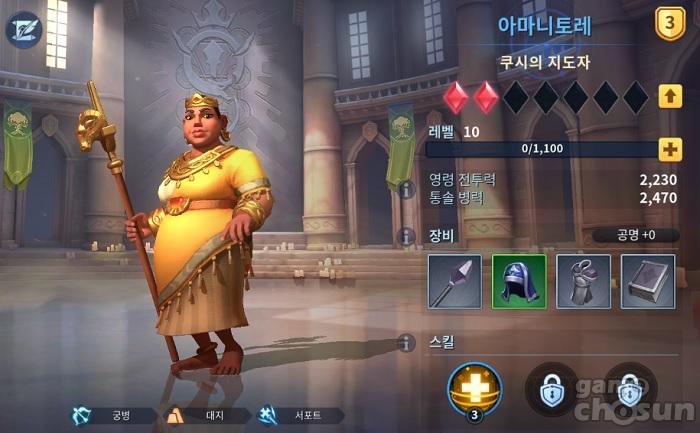700x433 pixels.
Task: Show info for the 장비 equipment section
Action: tap(406, 236)
